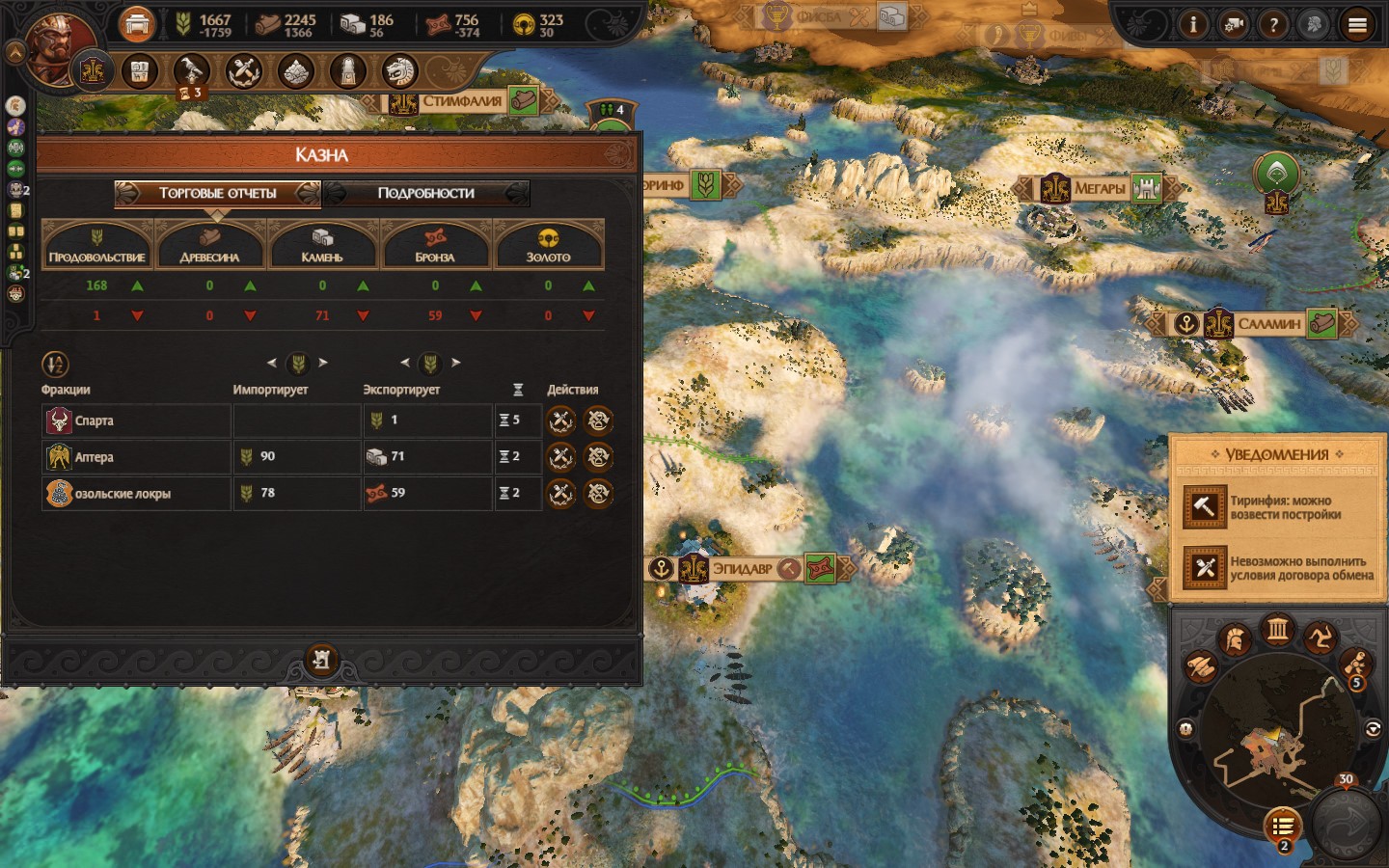Show the Древесина trade report
The height and width of the screenshot is (868, 1389).
tap(209, 245)
